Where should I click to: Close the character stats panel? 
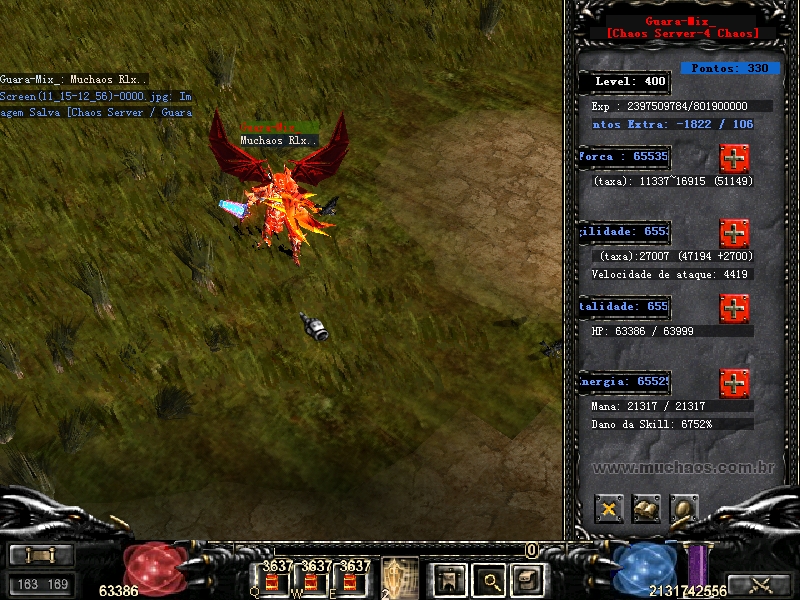pos(609,509)
